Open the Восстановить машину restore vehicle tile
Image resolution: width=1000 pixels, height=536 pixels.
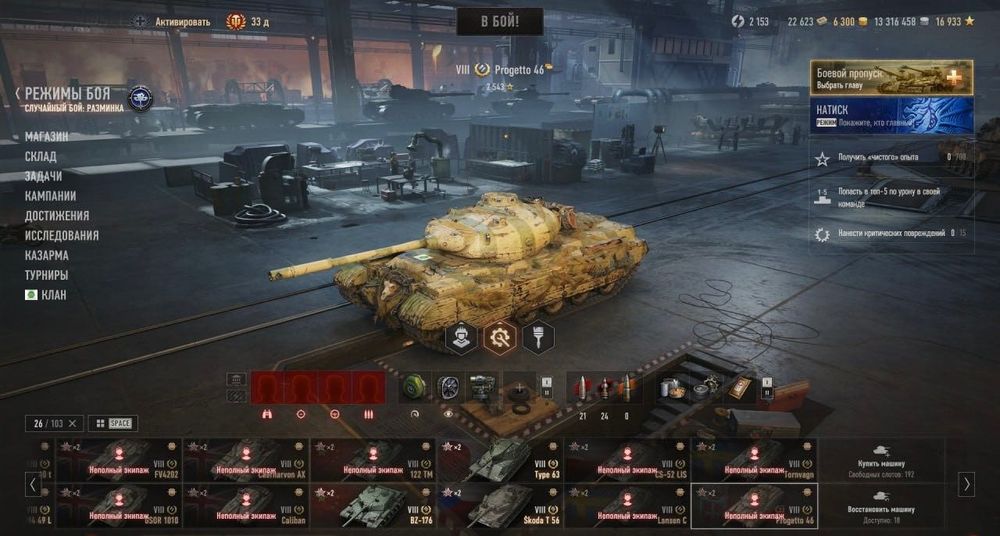[x=880, y=503]
